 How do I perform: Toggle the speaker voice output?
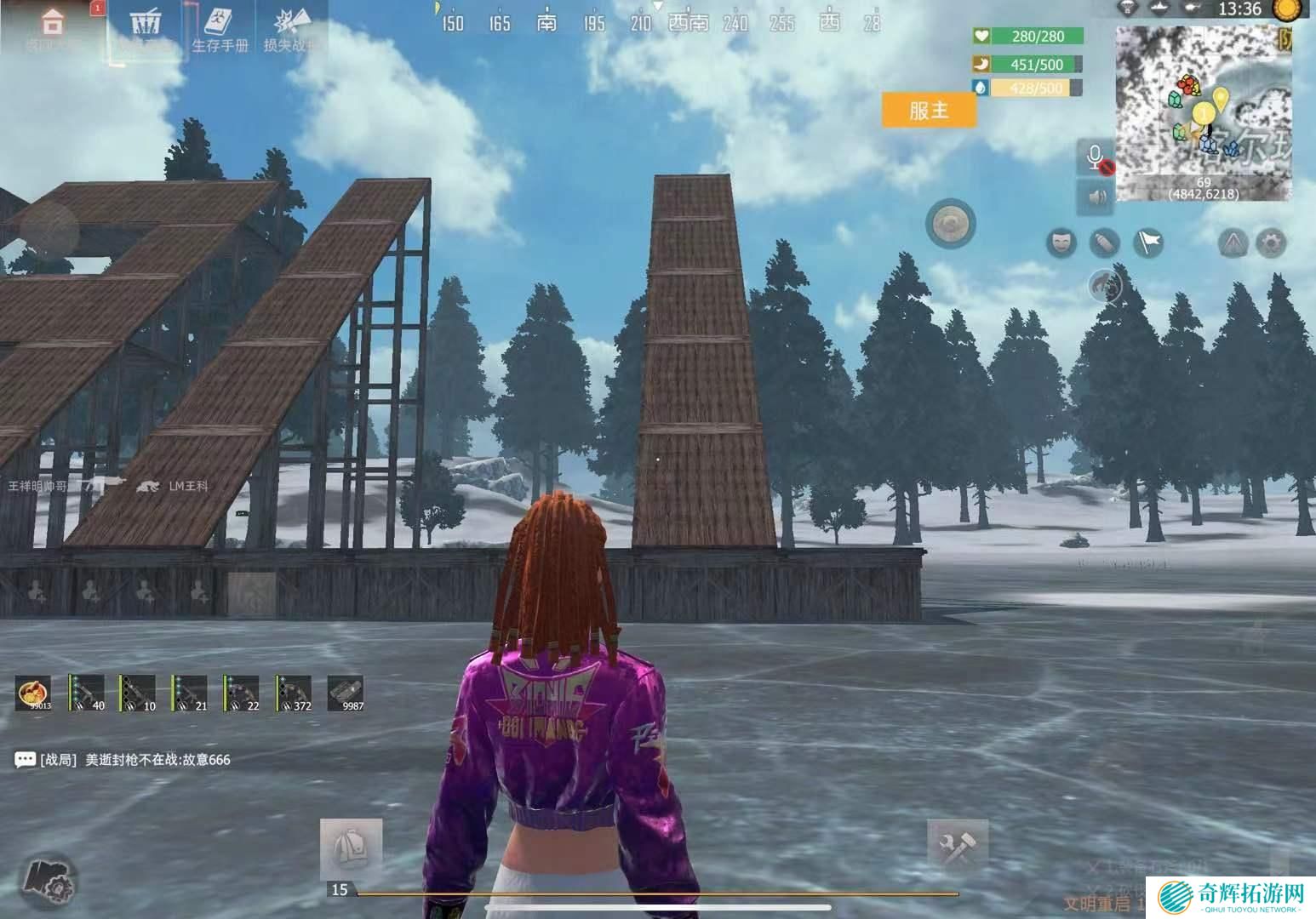(x=1096, y=197)
